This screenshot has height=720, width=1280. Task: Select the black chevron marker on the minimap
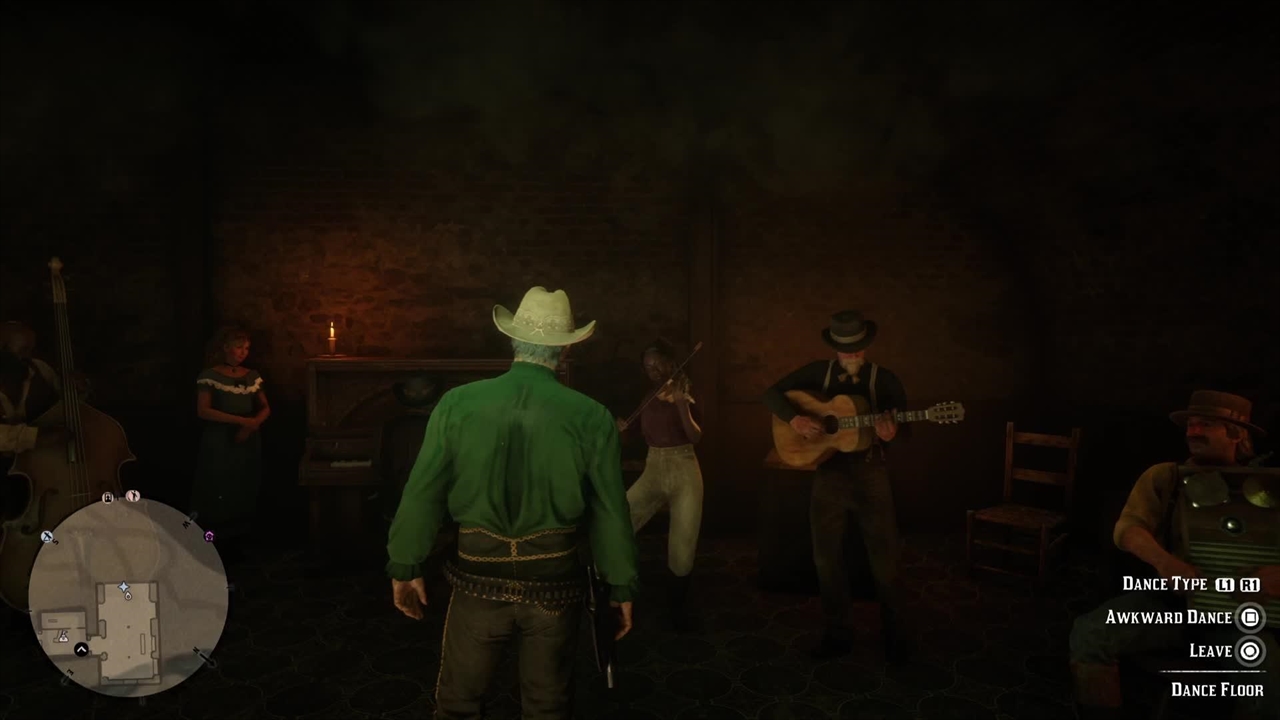tap(82, 650)
